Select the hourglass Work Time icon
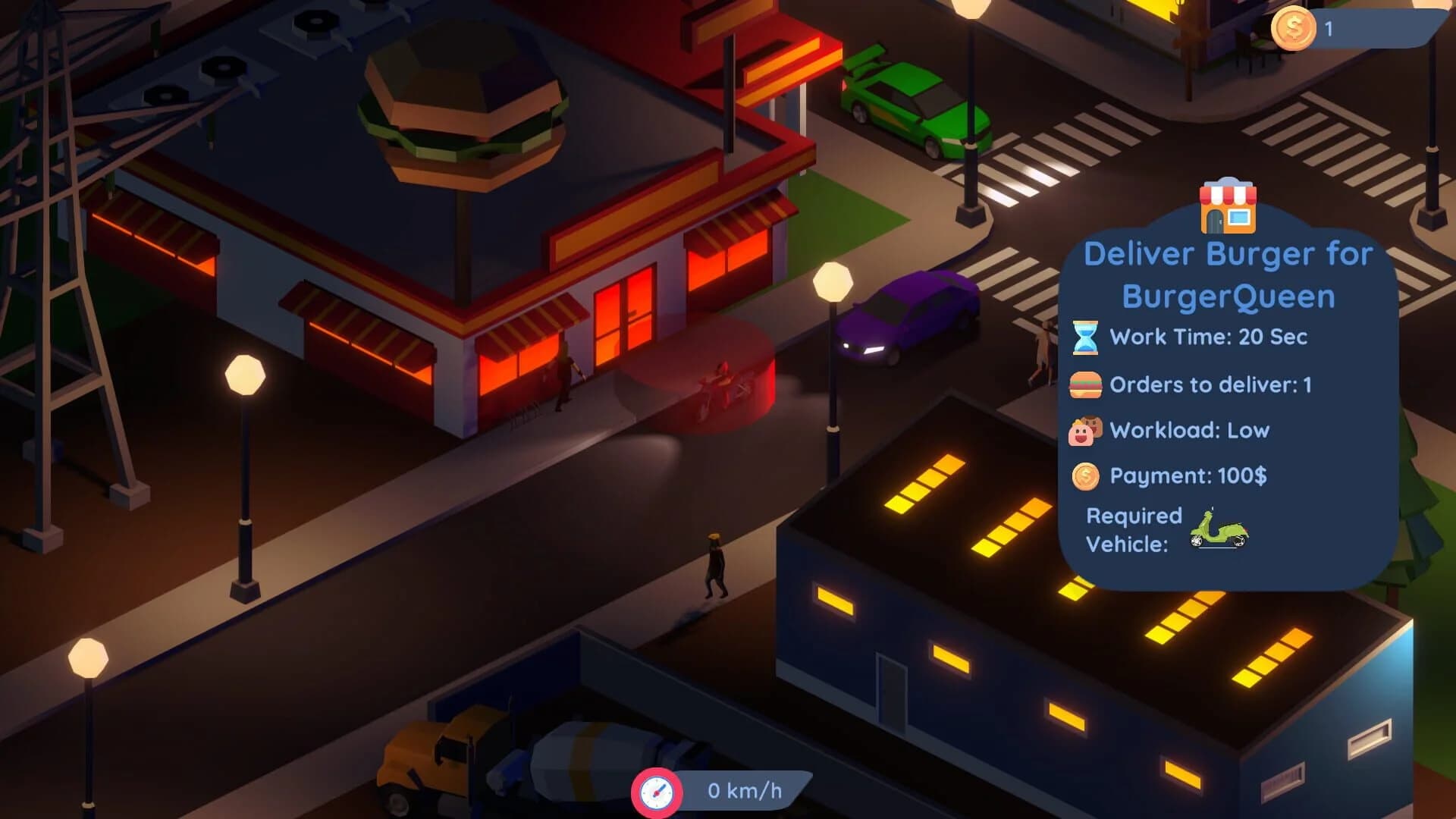 point(1084,338)
